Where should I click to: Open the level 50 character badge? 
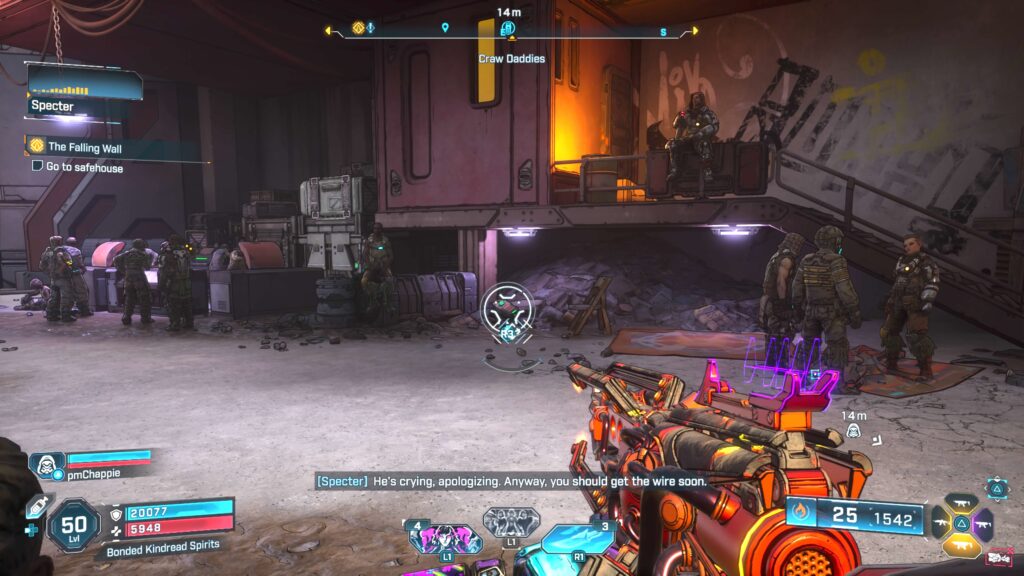(73, 524)
